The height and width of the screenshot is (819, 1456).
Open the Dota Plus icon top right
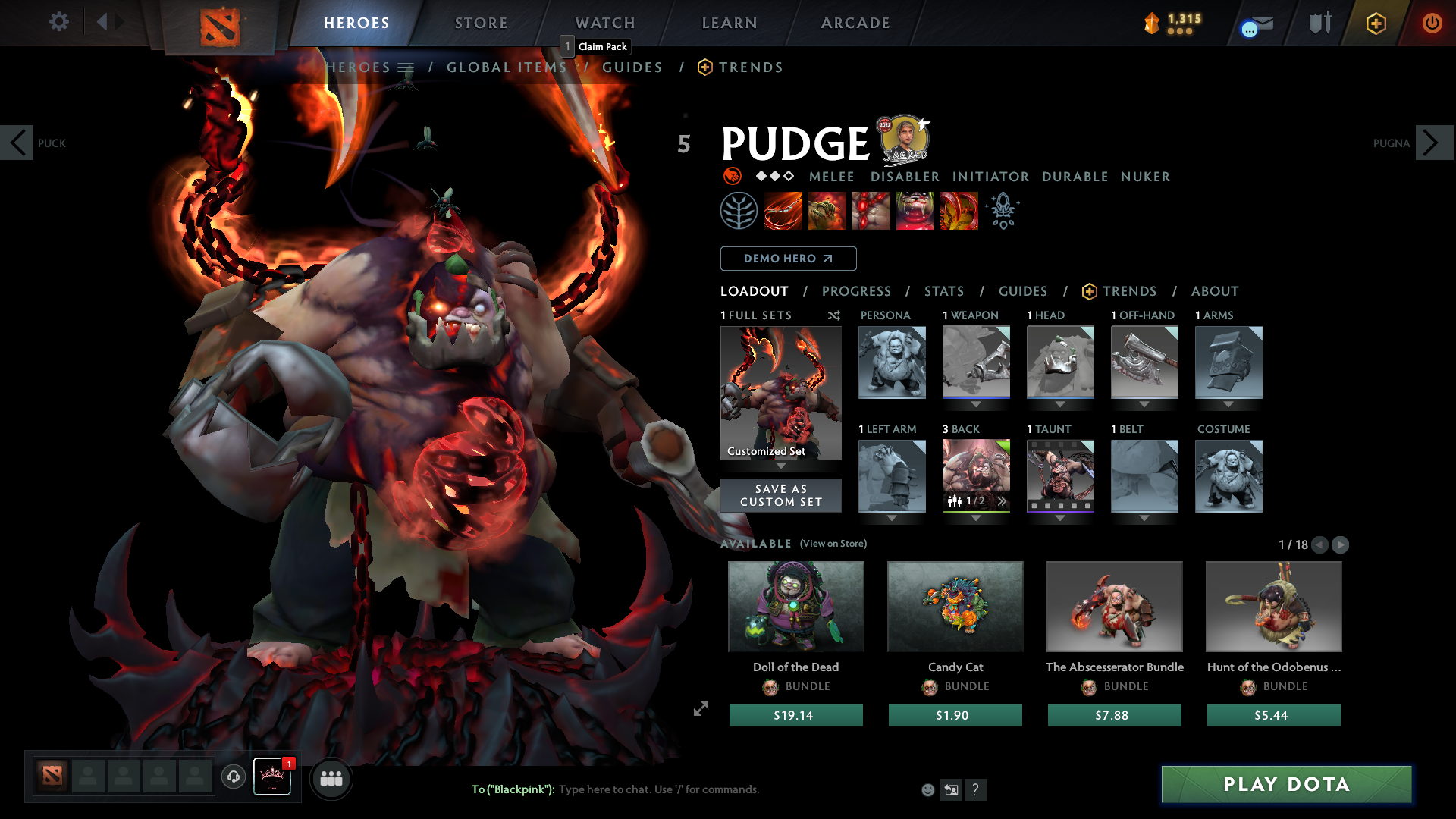[1376, 23]
